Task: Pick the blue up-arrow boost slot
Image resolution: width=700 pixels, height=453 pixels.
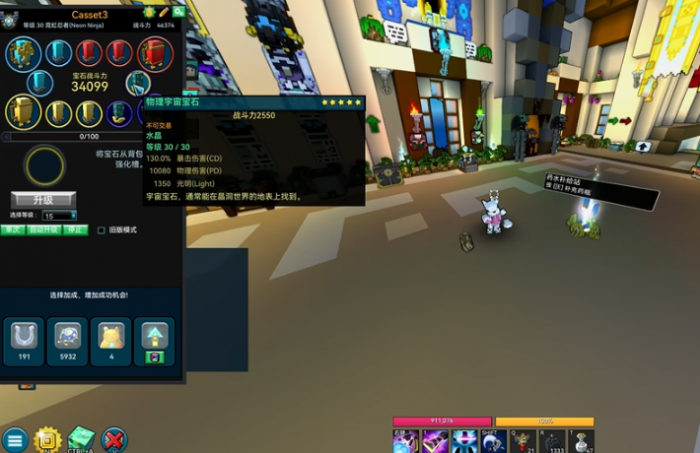Action: (155, 341)
